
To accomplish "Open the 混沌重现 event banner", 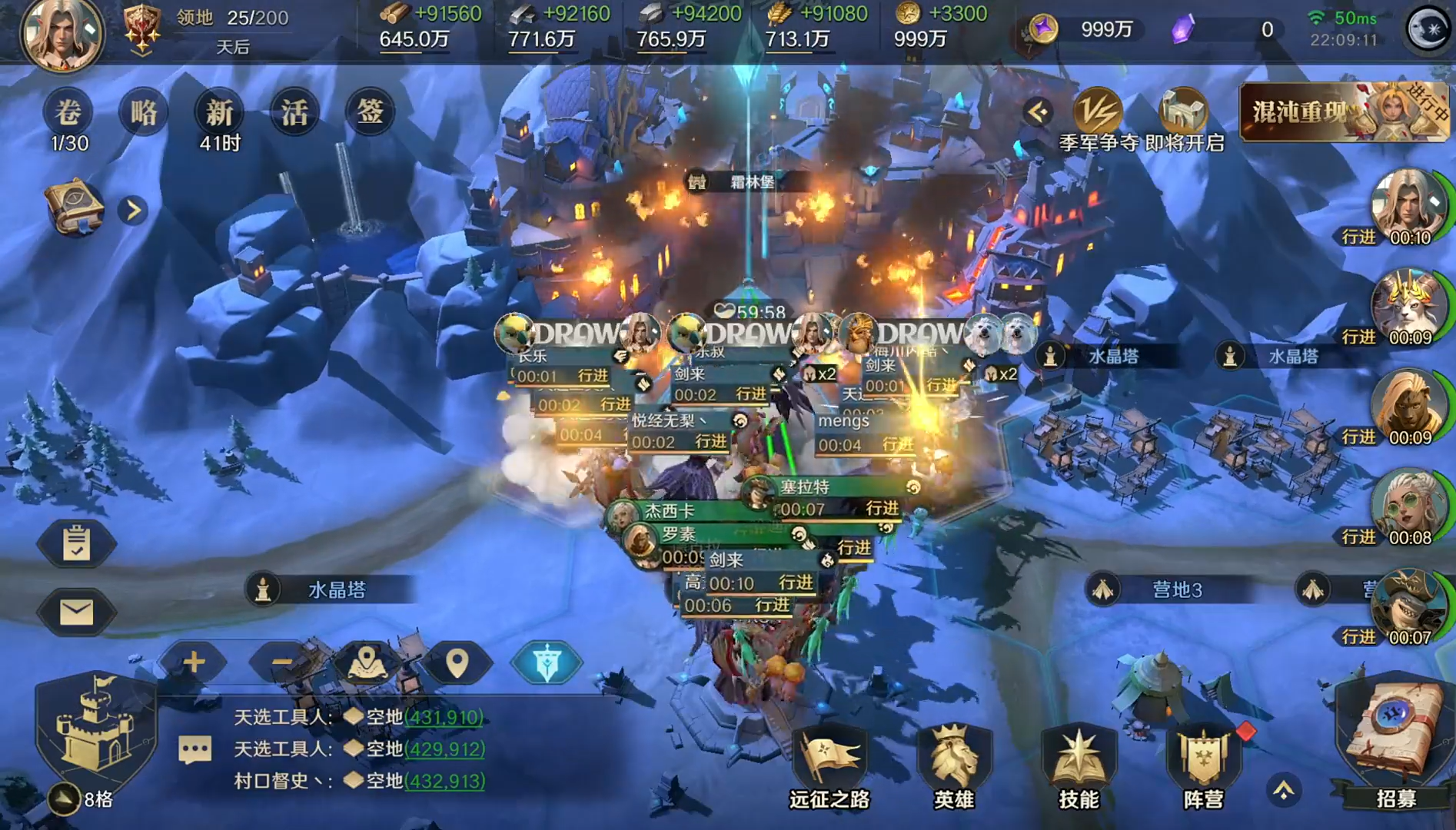I will [x=1344, y=112].
